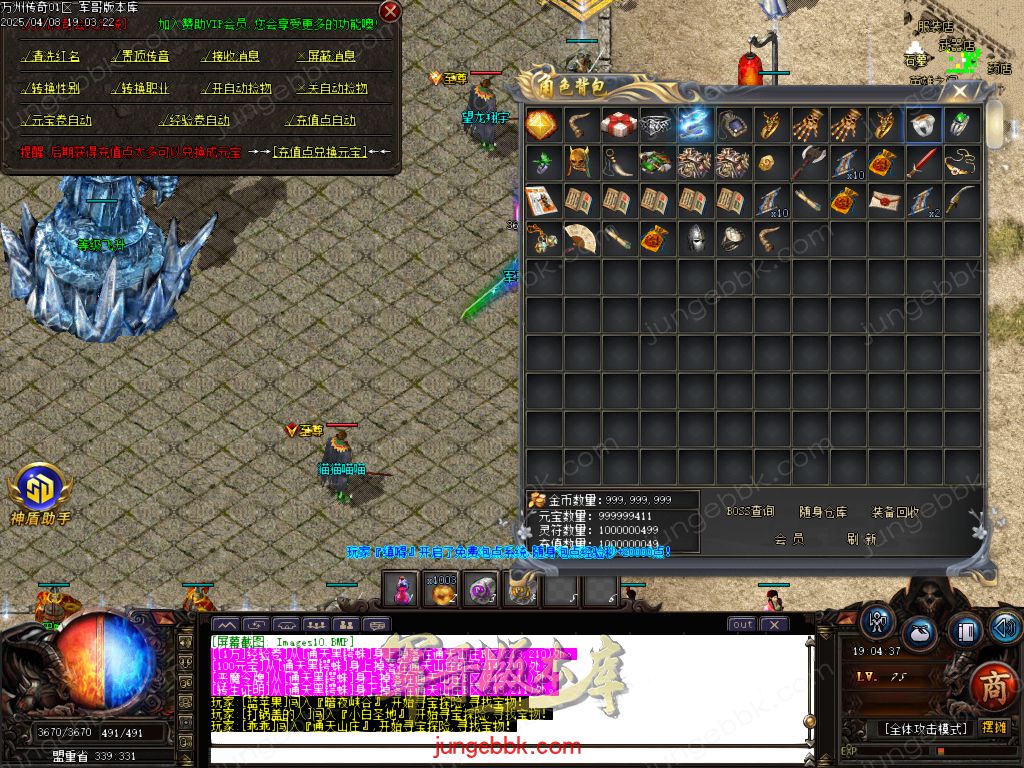Open the 会员 membership button
Screen dimensions: 1024x768
(789, 538)
